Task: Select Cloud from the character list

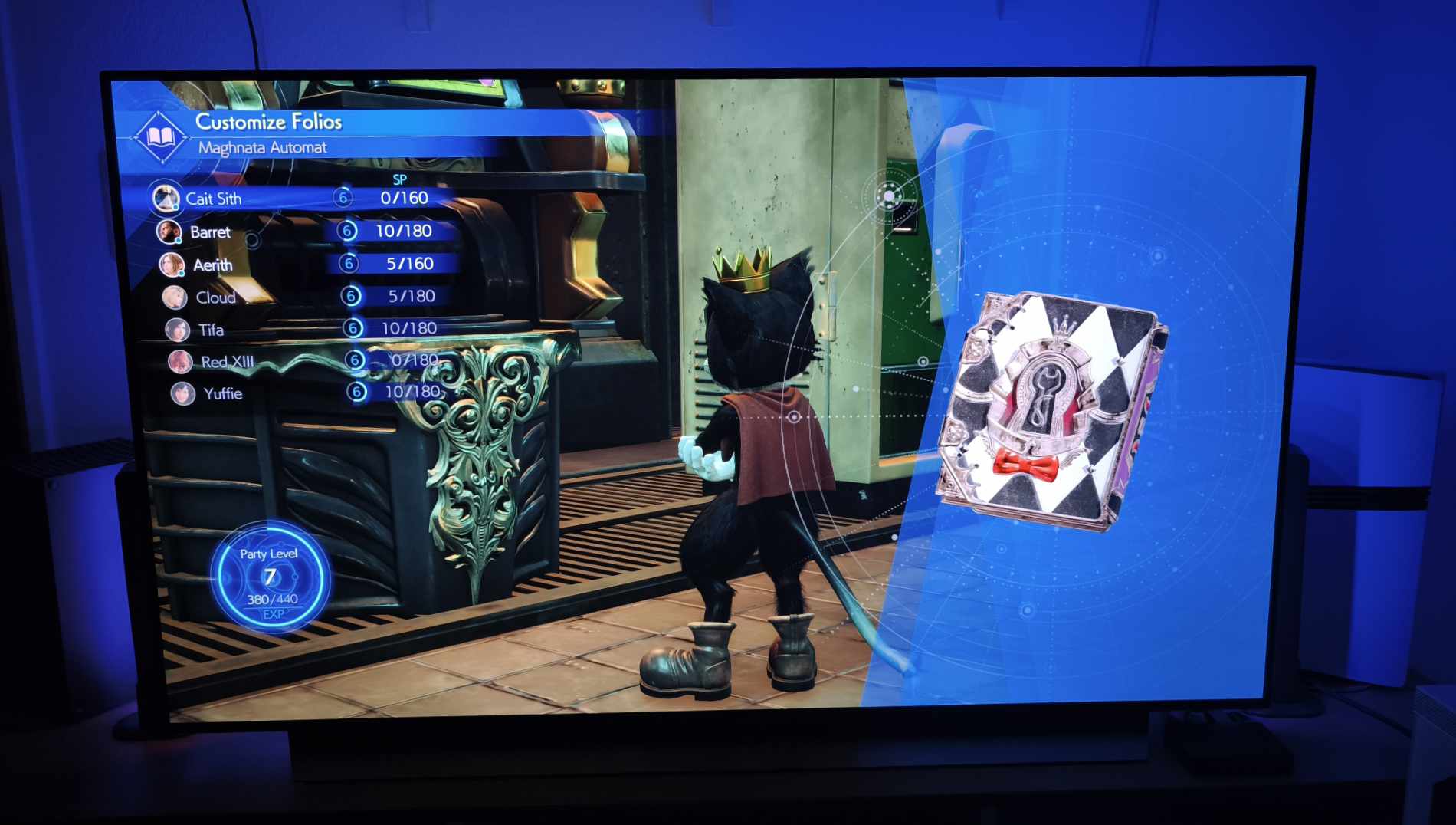Action: click(x=215, y=297)
